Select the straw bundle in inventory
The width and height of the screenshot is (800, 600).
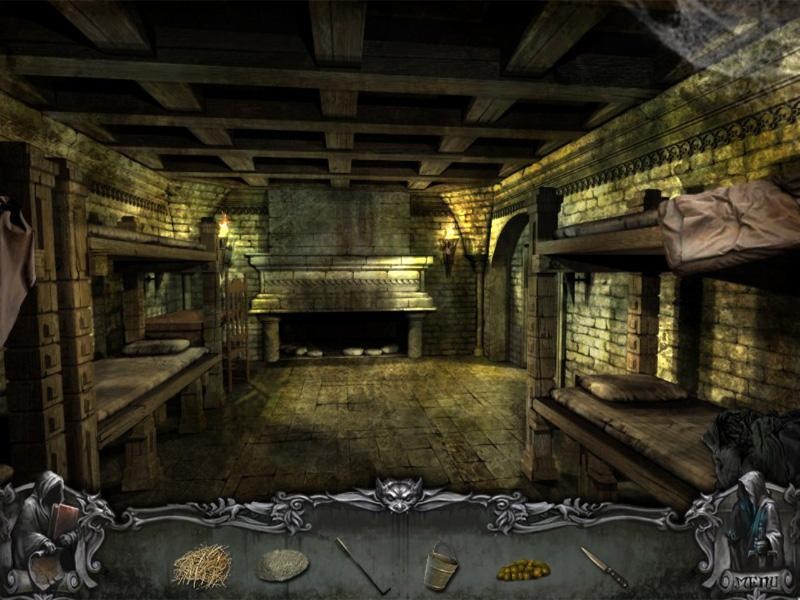pos(201,566)
